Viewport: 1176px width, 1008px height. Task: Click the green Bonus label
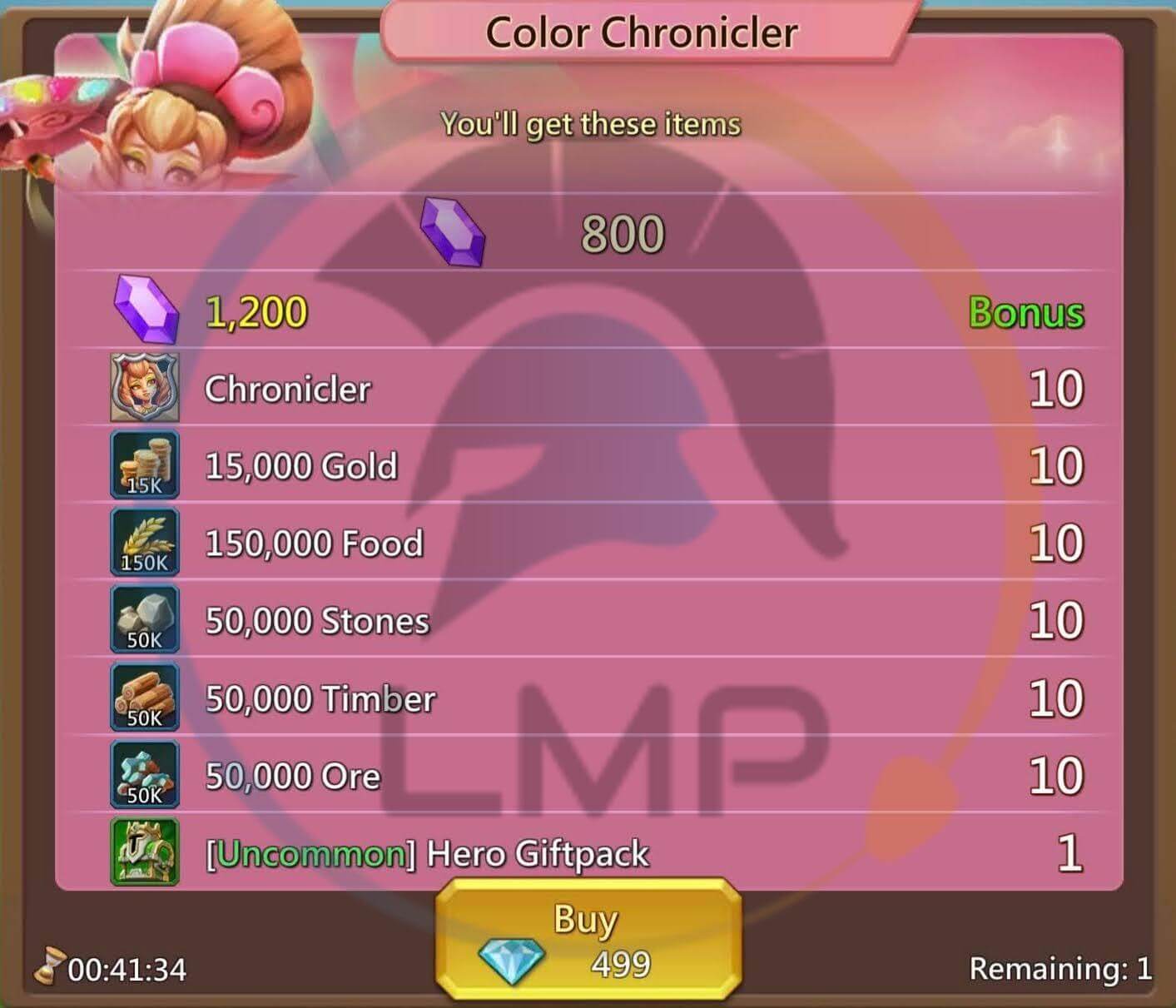1026,313
